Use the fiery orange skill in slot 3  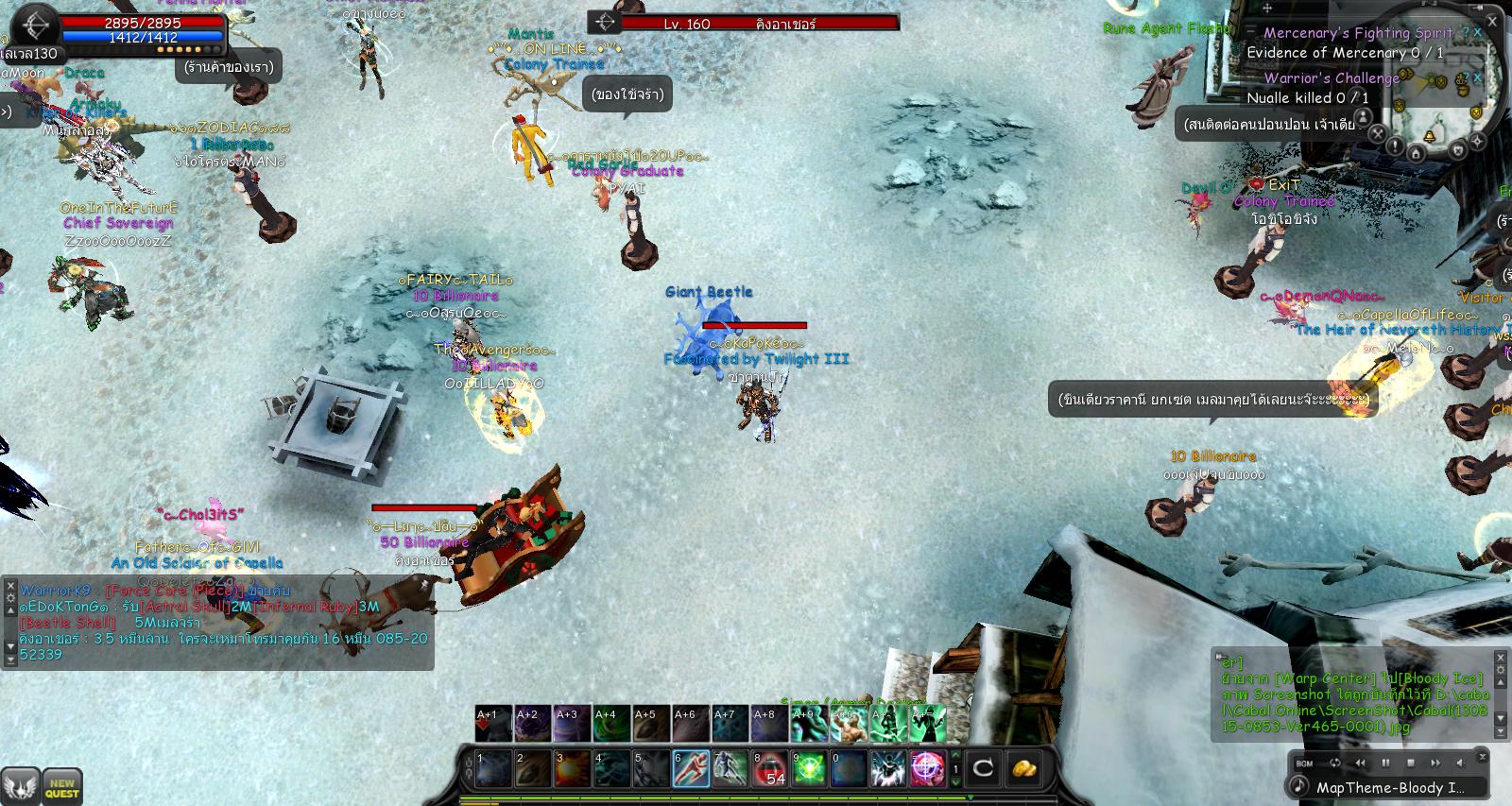tap(573, 768)
